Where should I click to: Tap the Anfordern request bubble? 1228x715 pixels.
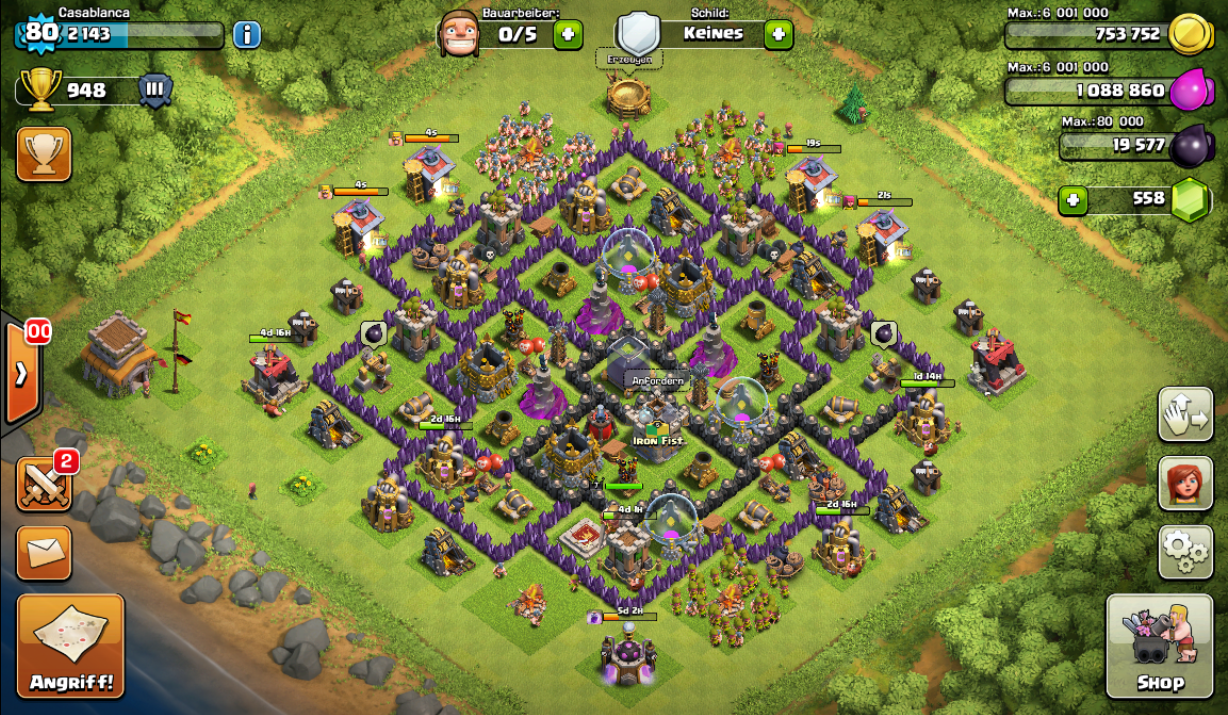tap(658, 381)
